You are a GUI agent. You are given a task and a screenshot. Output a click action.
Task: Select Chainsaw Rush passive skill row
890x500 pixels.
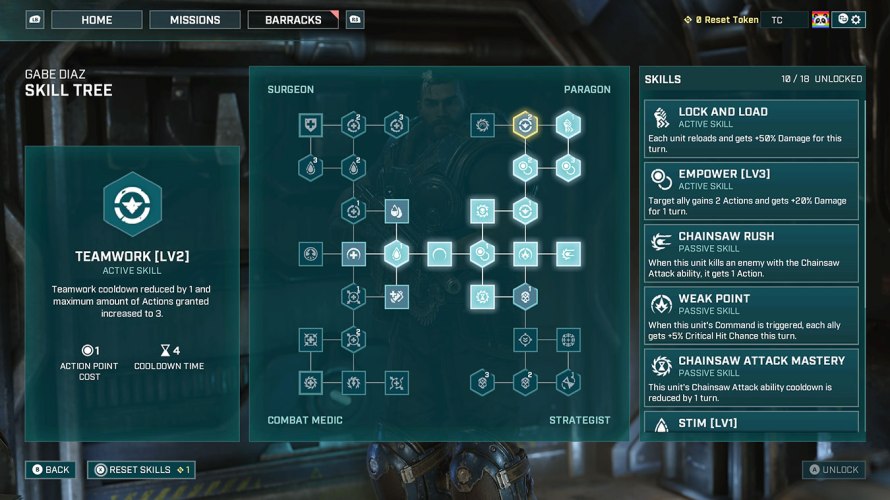(751, 252)
